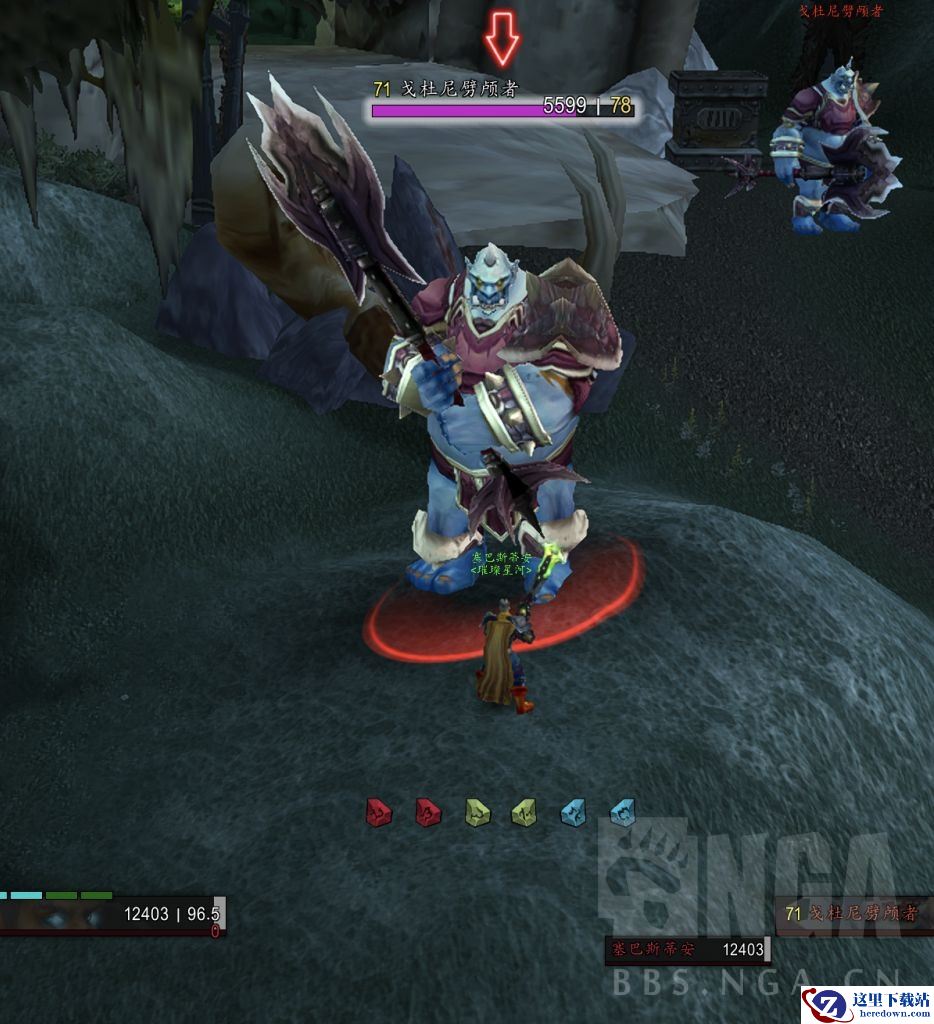Select the 塞巴斯蒂安 target-of-target frame
This screenshot has width=934, height=1024.
[686, 950]
